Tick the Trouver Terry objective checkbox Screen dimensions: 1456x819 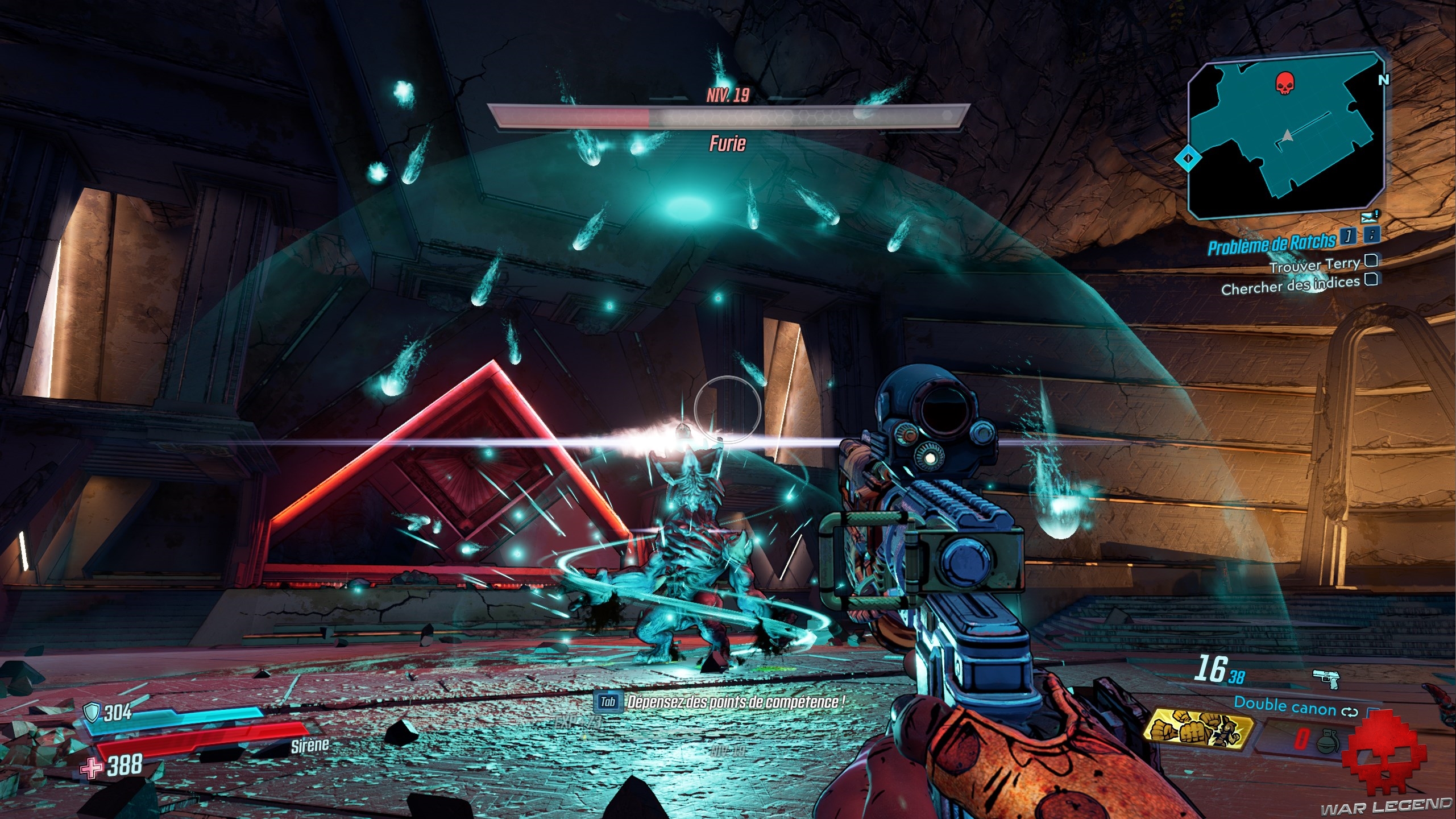pyautogui.click(x=1371, y=261)
